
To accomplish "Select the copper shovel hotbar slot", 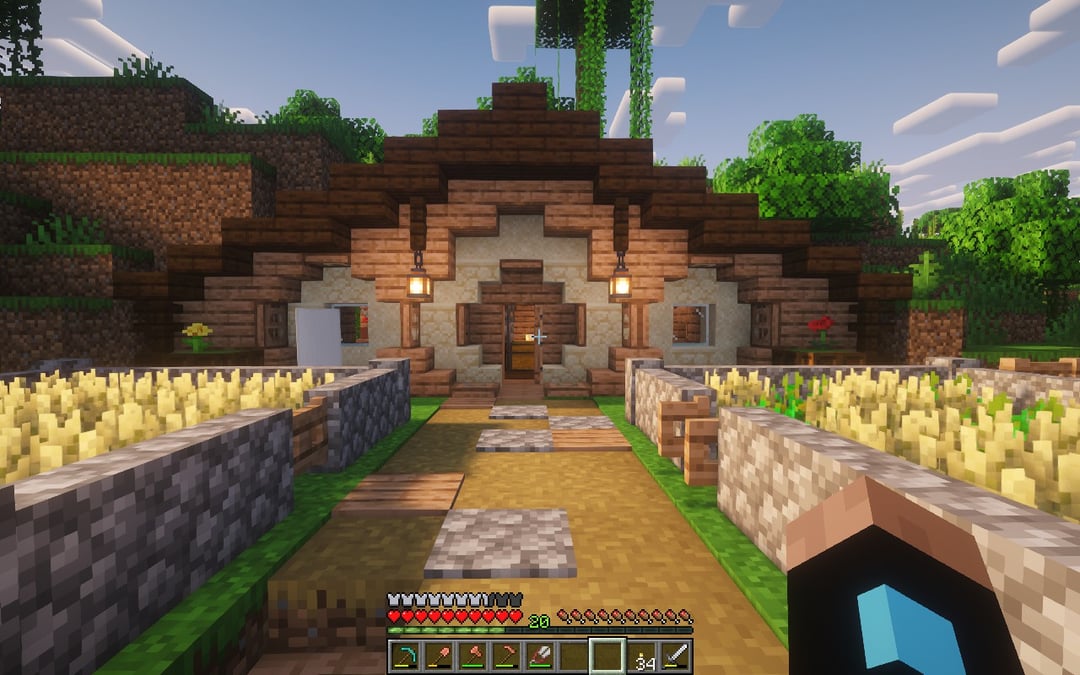I will [x=439, y=656].
